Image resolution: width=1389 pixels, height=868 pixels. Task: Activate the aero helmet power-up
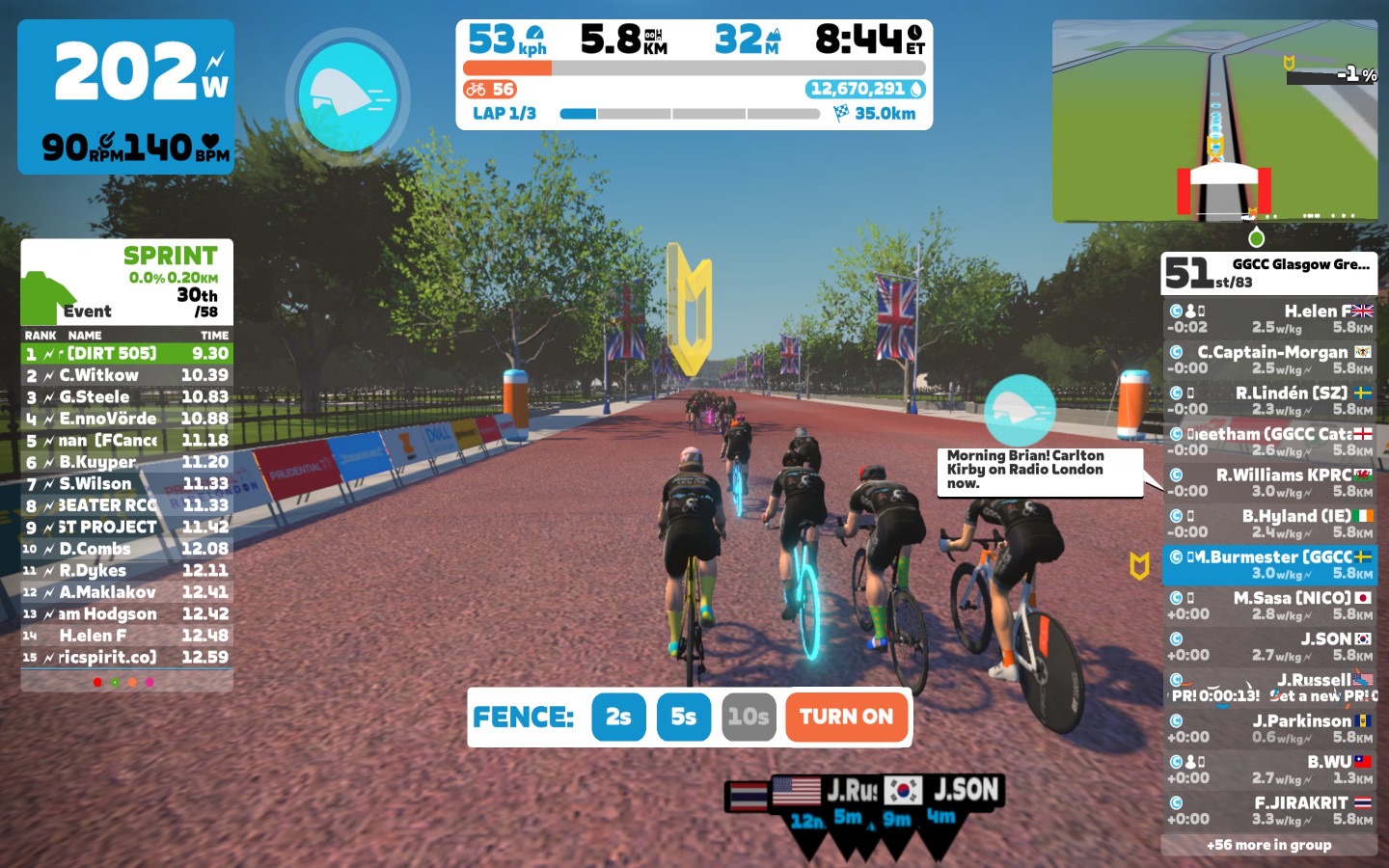348,95
